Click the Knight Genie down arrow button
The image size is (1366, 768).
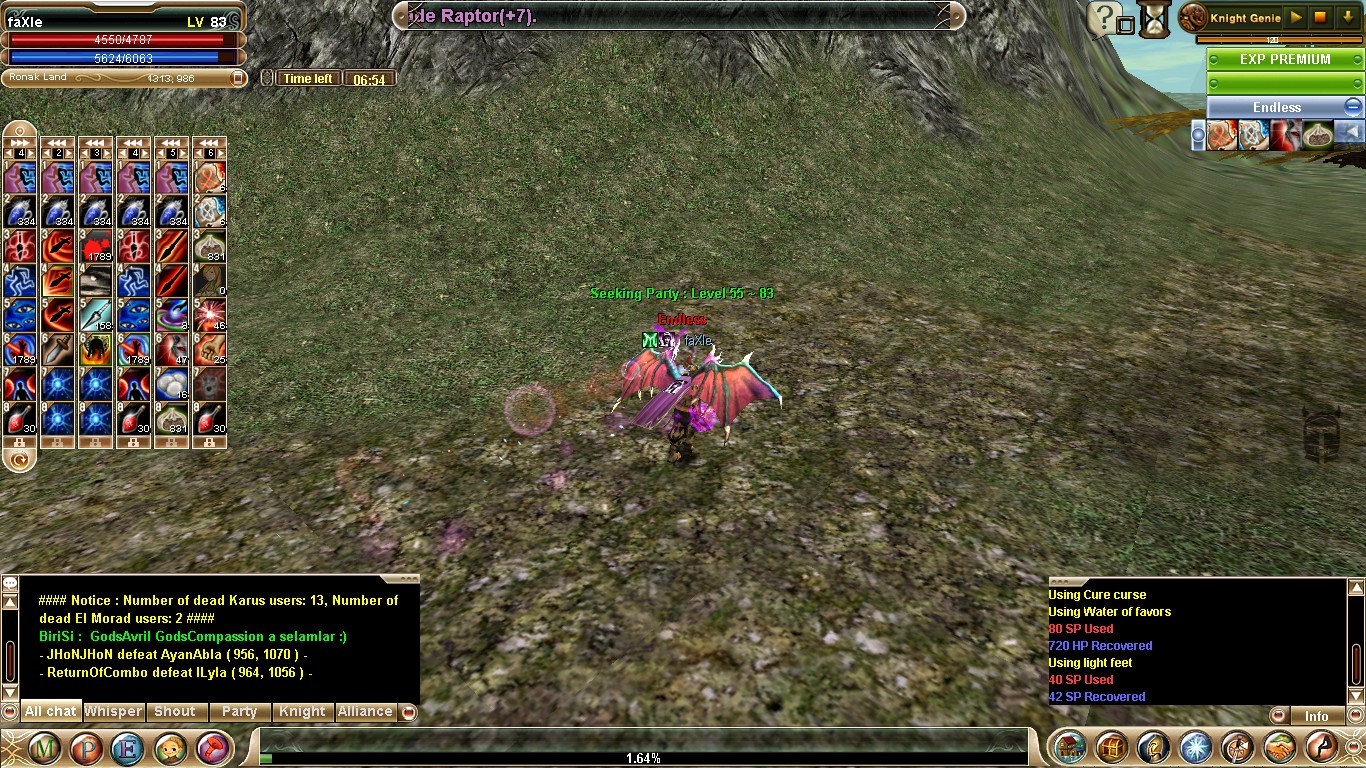pos(1346,18)
